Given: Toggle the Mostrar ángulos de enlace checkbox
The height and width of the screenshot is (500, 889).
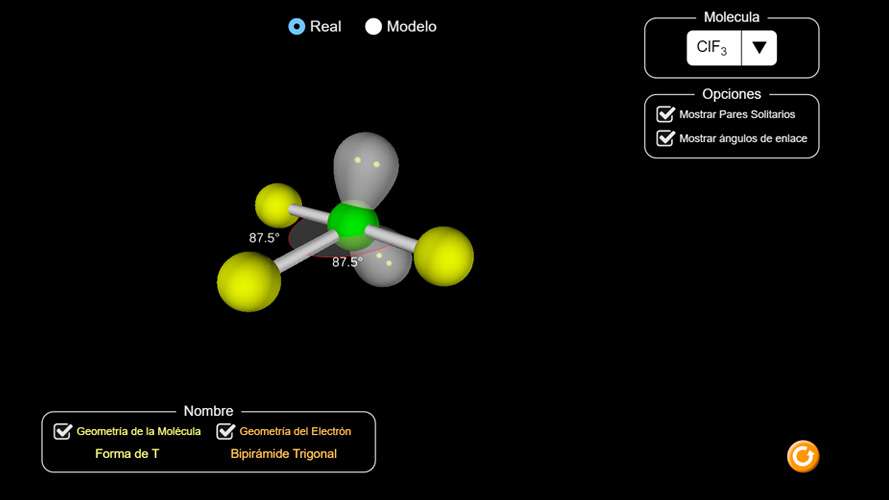Looking at the screenshot, I should [x=666, y=138].
